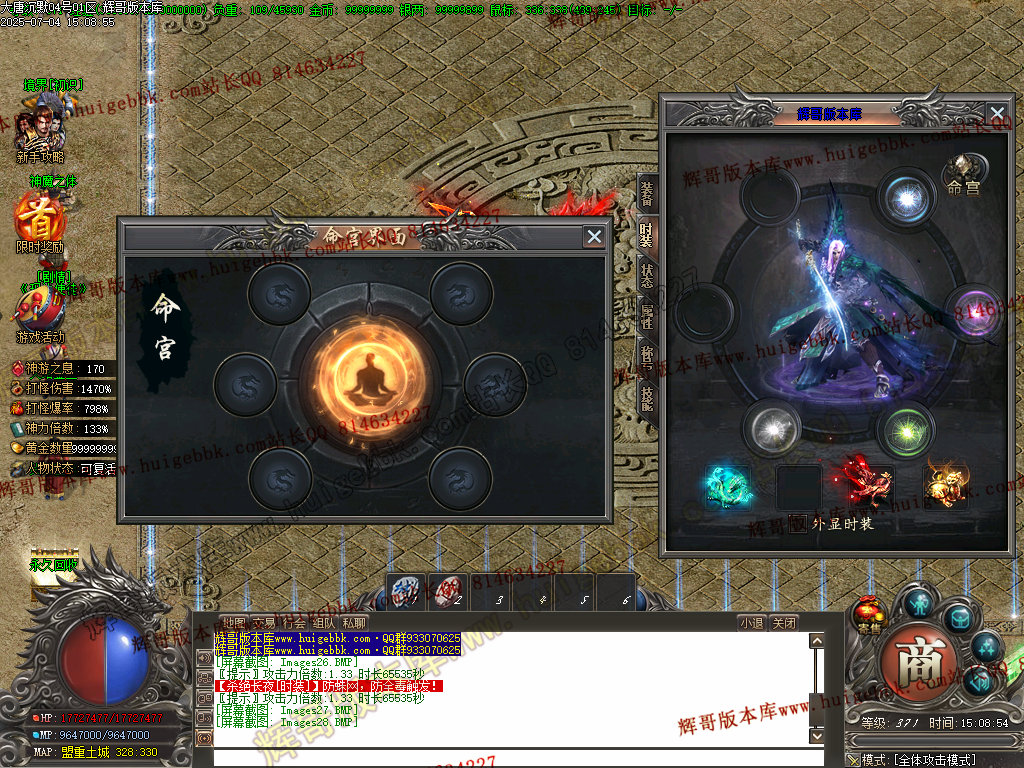The image size is (1024, 768).
Task: Open the 新手攻略 beginner guide icon
Action: tap(40, 125)
